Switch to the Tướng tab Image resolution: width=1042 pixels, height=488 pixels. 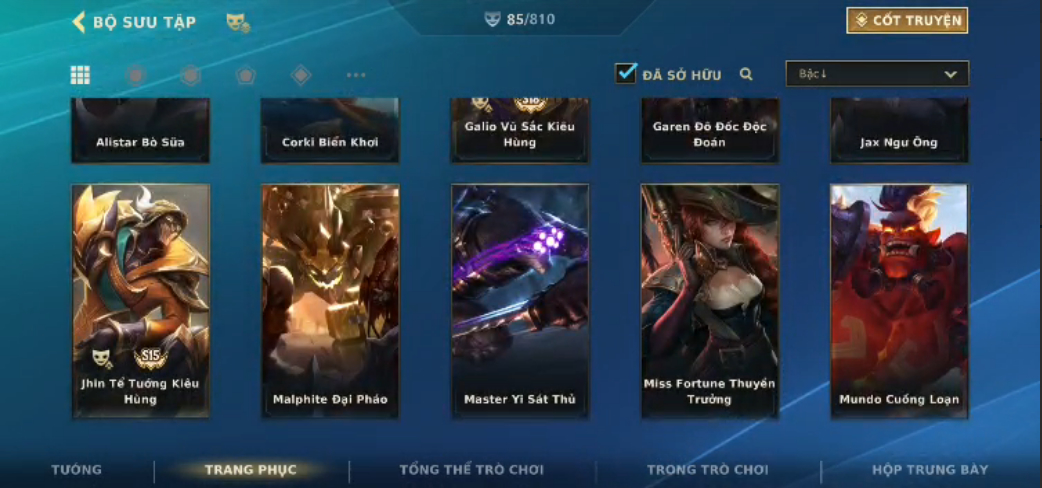pyautogui.click(x=77, y=469)
